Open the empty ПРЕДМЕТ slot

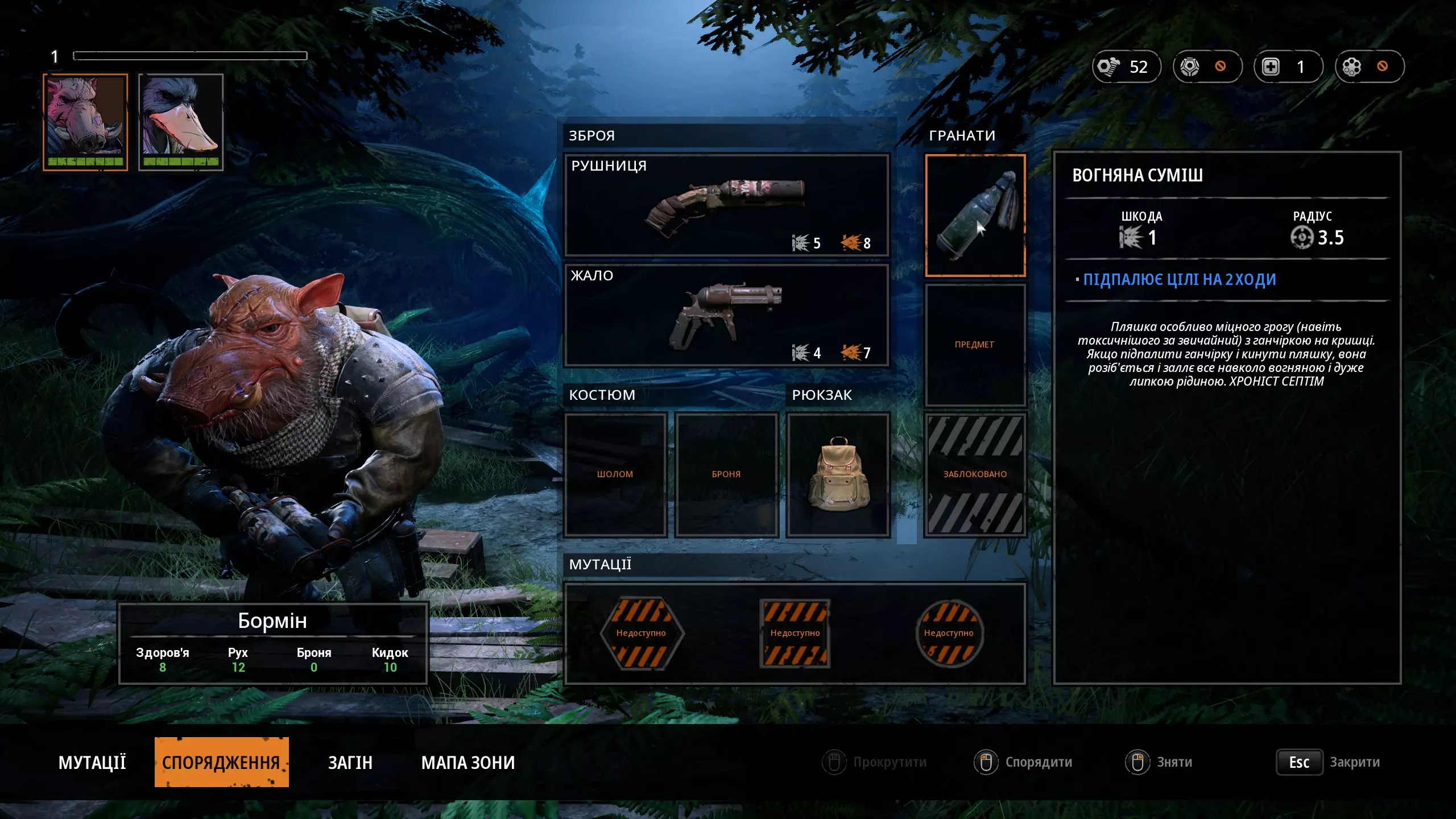coord(975,345)
